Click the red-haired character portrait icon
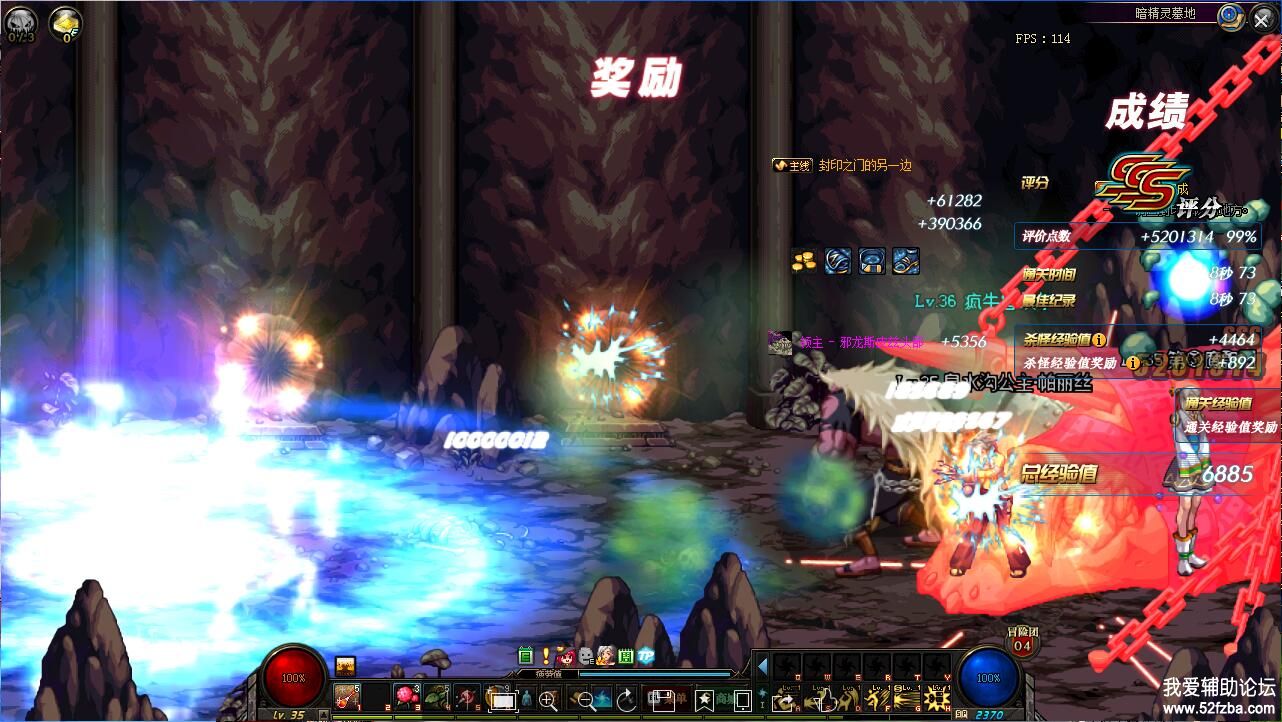1282x722 pixels. (x=566, y=656)
